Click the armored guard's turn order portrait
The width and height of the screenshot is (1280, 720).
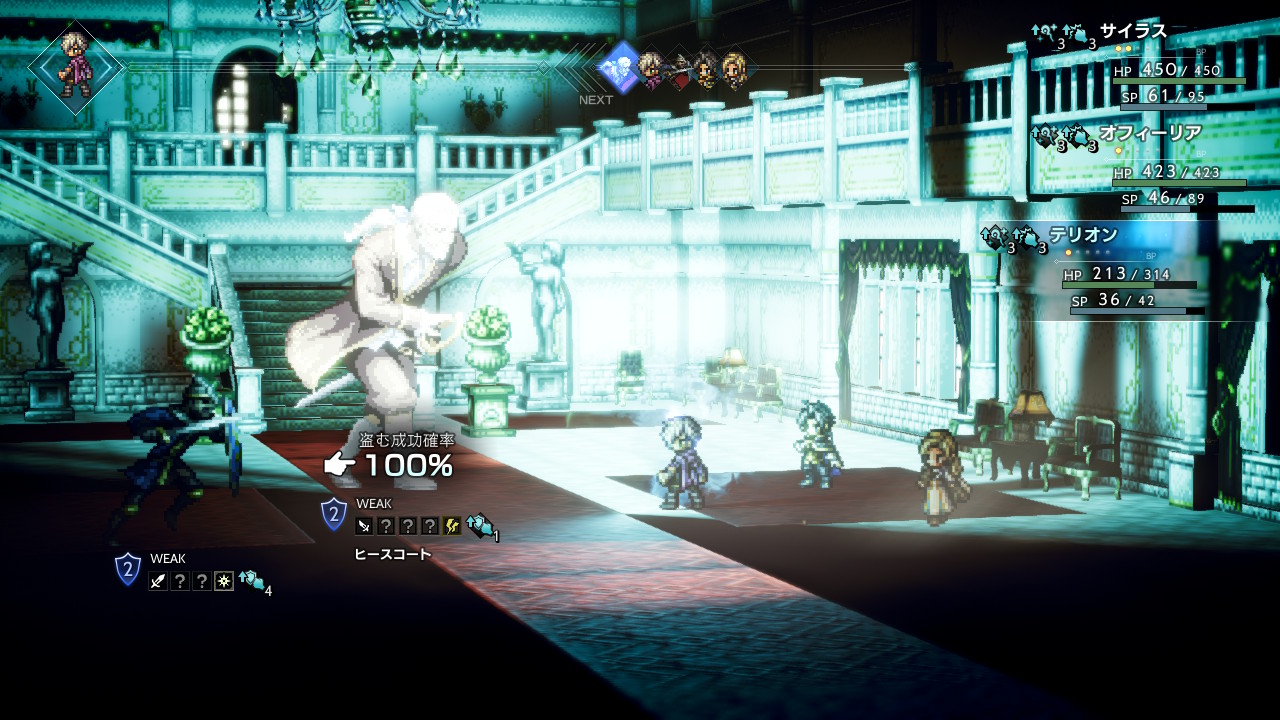tap(679, 70)
